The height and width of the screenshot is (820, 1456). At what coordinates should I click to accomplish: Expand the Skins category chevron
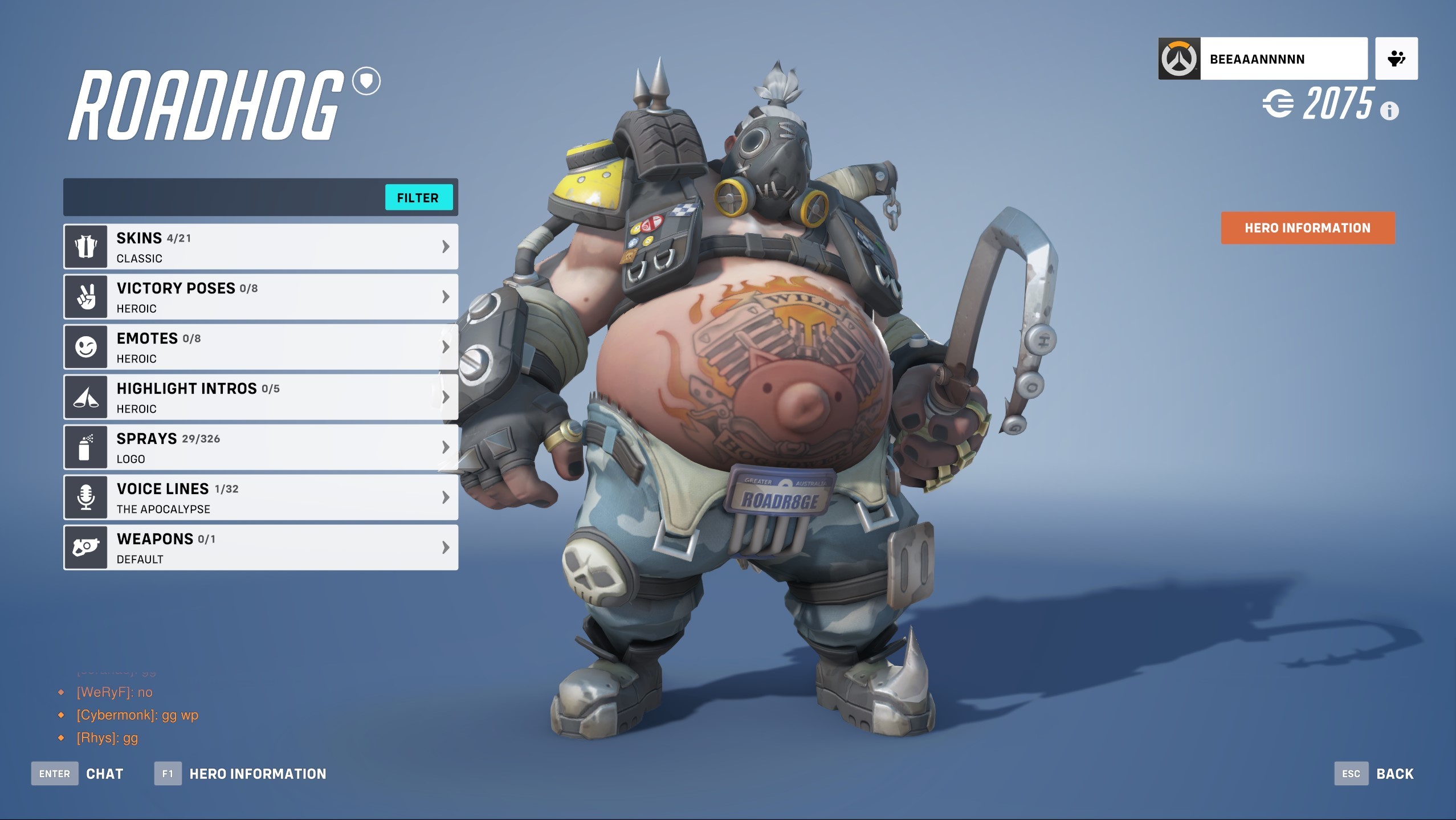(x=445, y=246)
